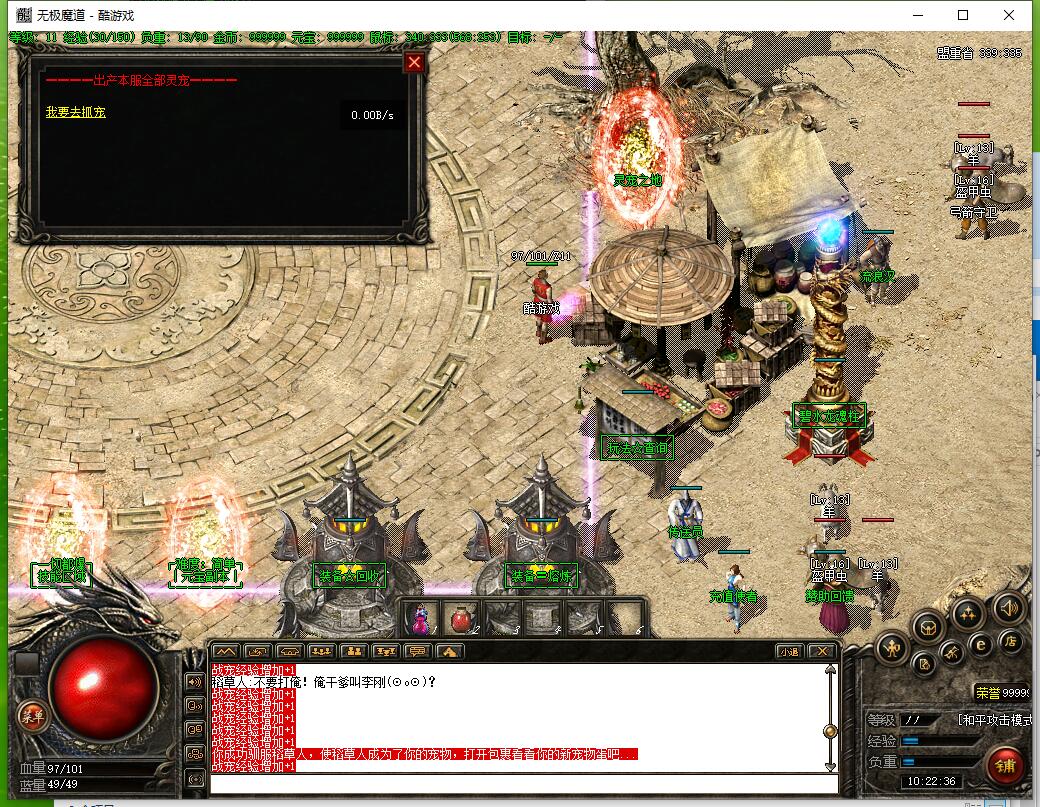Open the round 菜单 menu button
The width and height of the screenshot is (1040, 807).
point(34,715)
